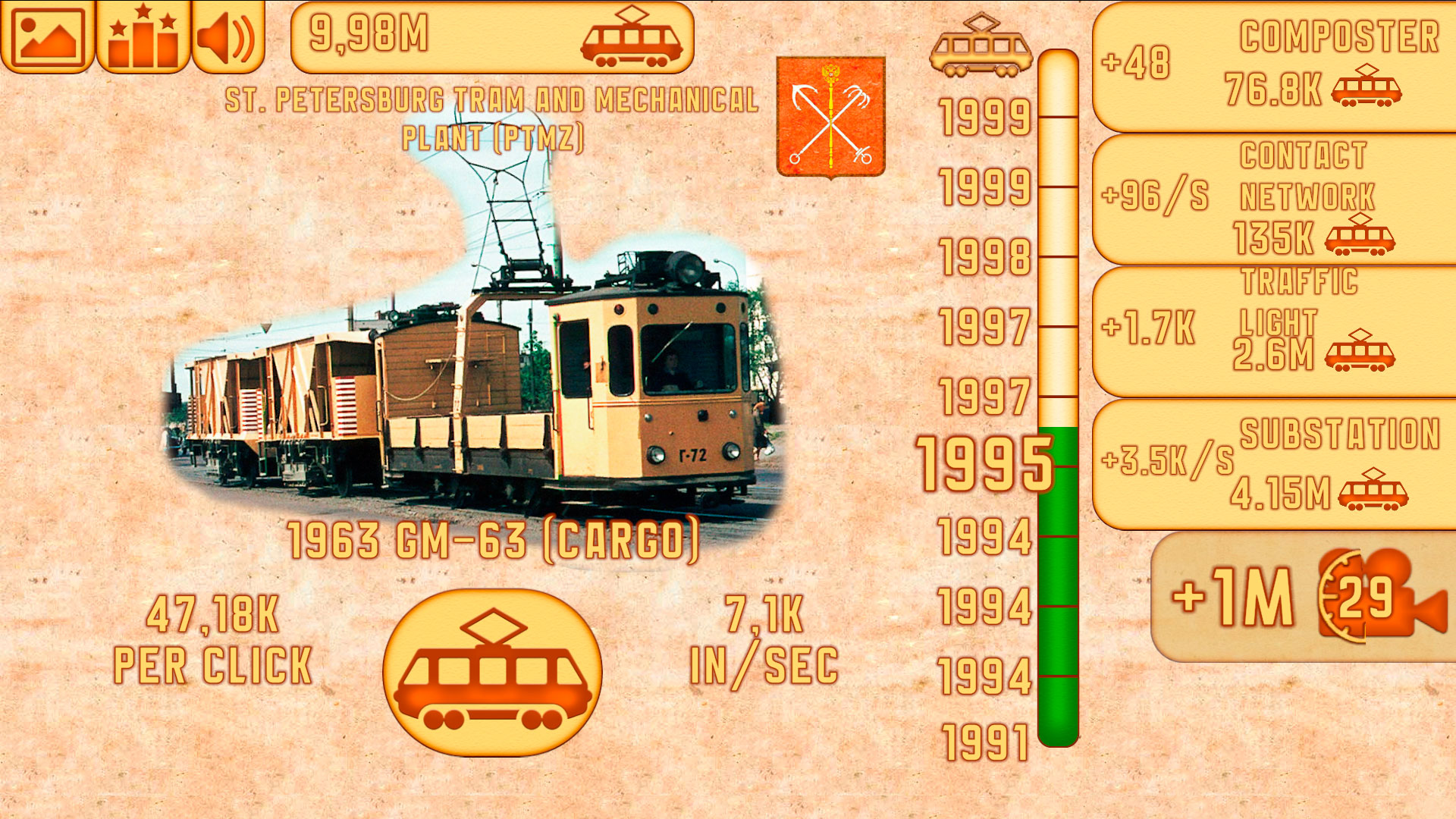Image resolution: width=1456 pixels, height=819 pixels.
Task: View the achievements leaderboard
Action: (140, 36)
